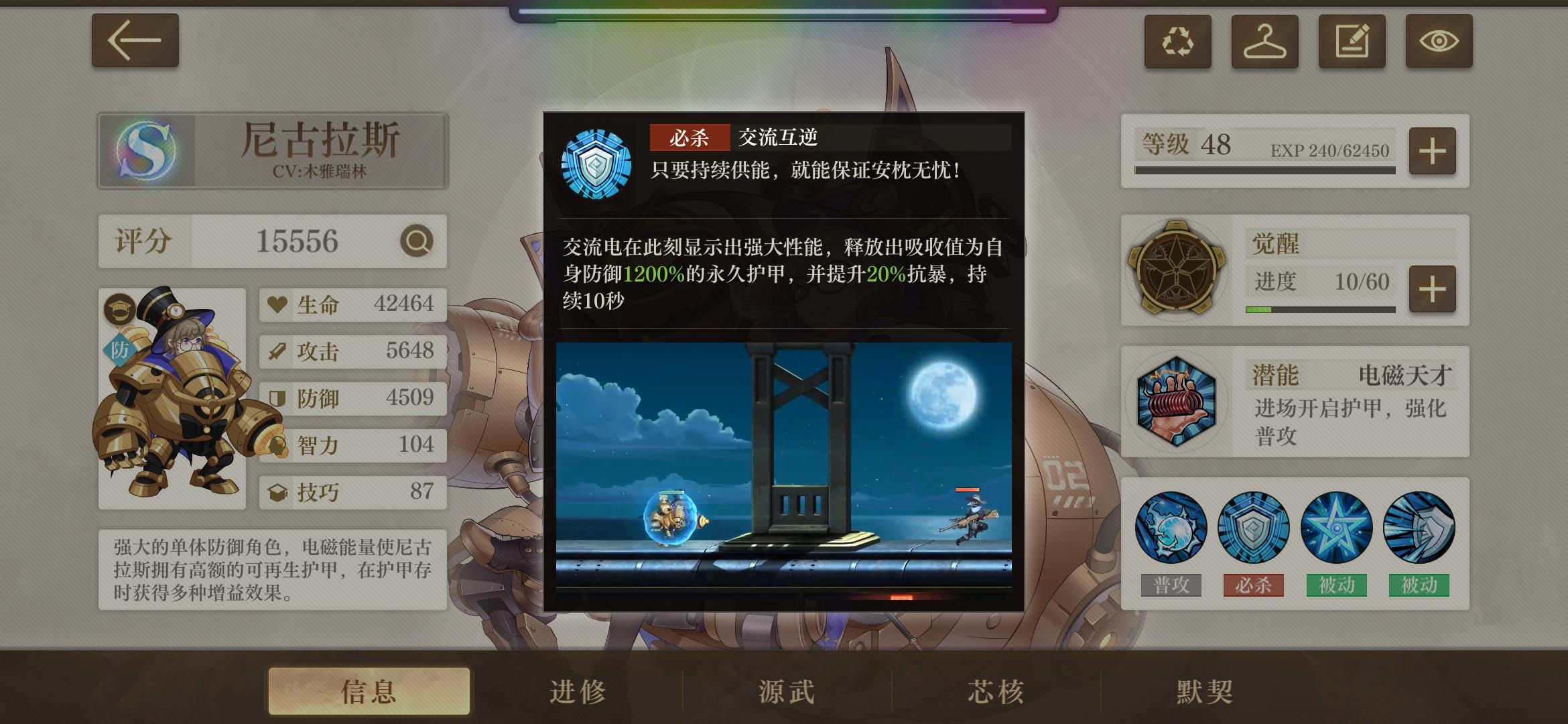Open the first 被动 passive skill icon
1568x724 pixels.
(1336, 528)
